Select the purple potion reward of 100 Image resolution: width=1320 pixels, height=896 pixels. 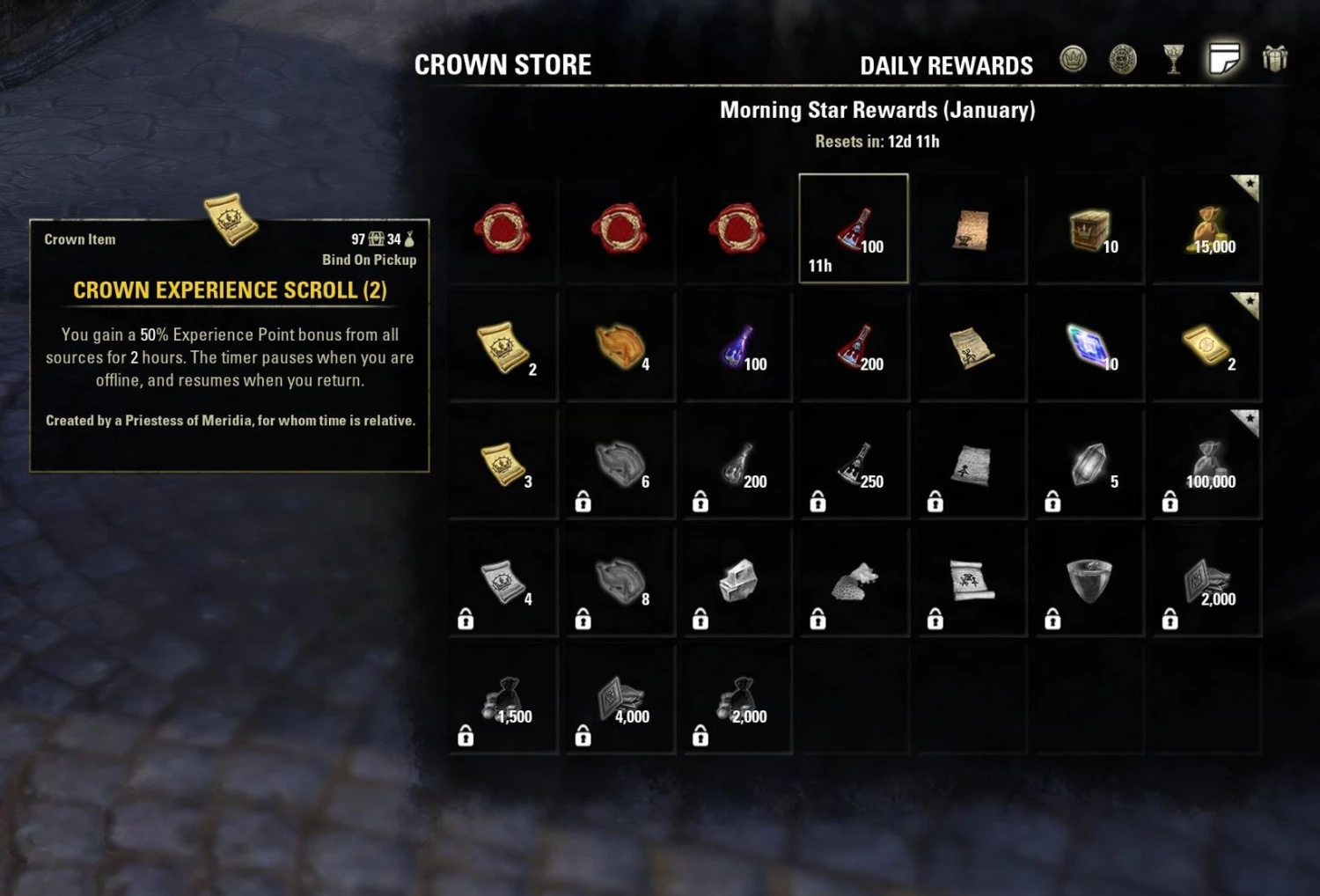[x=737, y=347]
